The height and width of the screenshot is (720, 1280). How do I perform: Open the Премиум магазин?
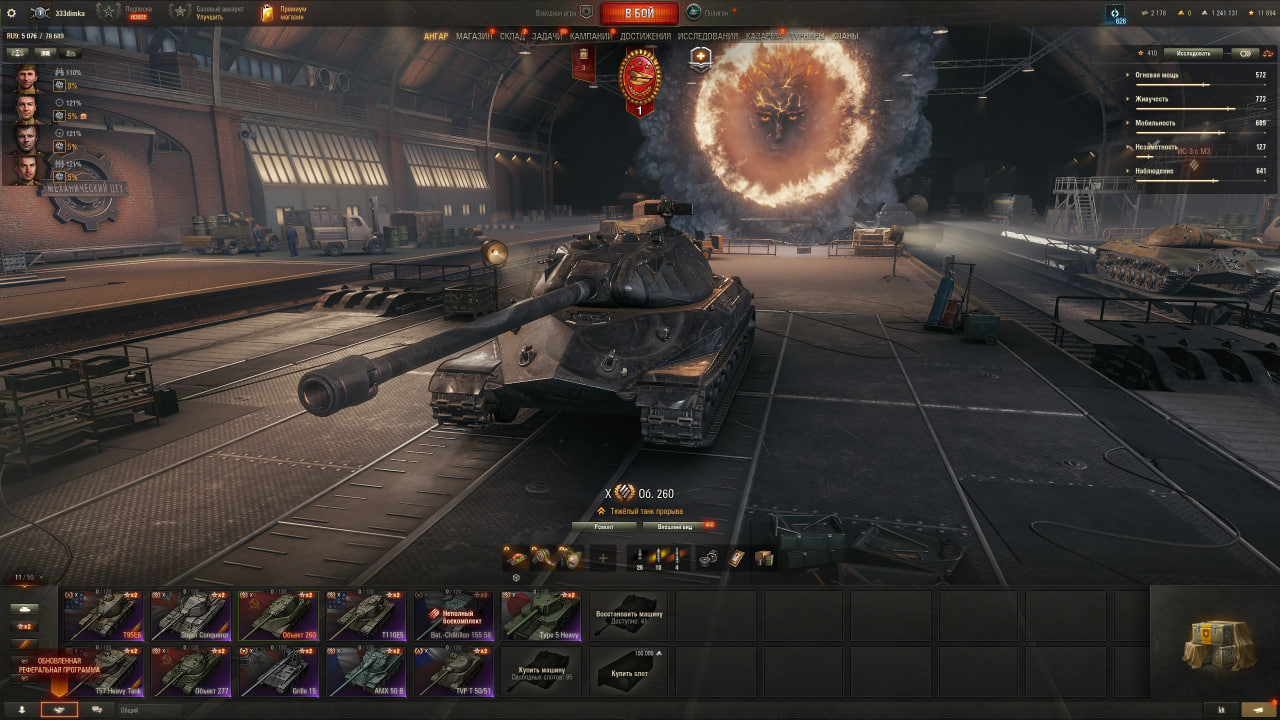[284, 13]
